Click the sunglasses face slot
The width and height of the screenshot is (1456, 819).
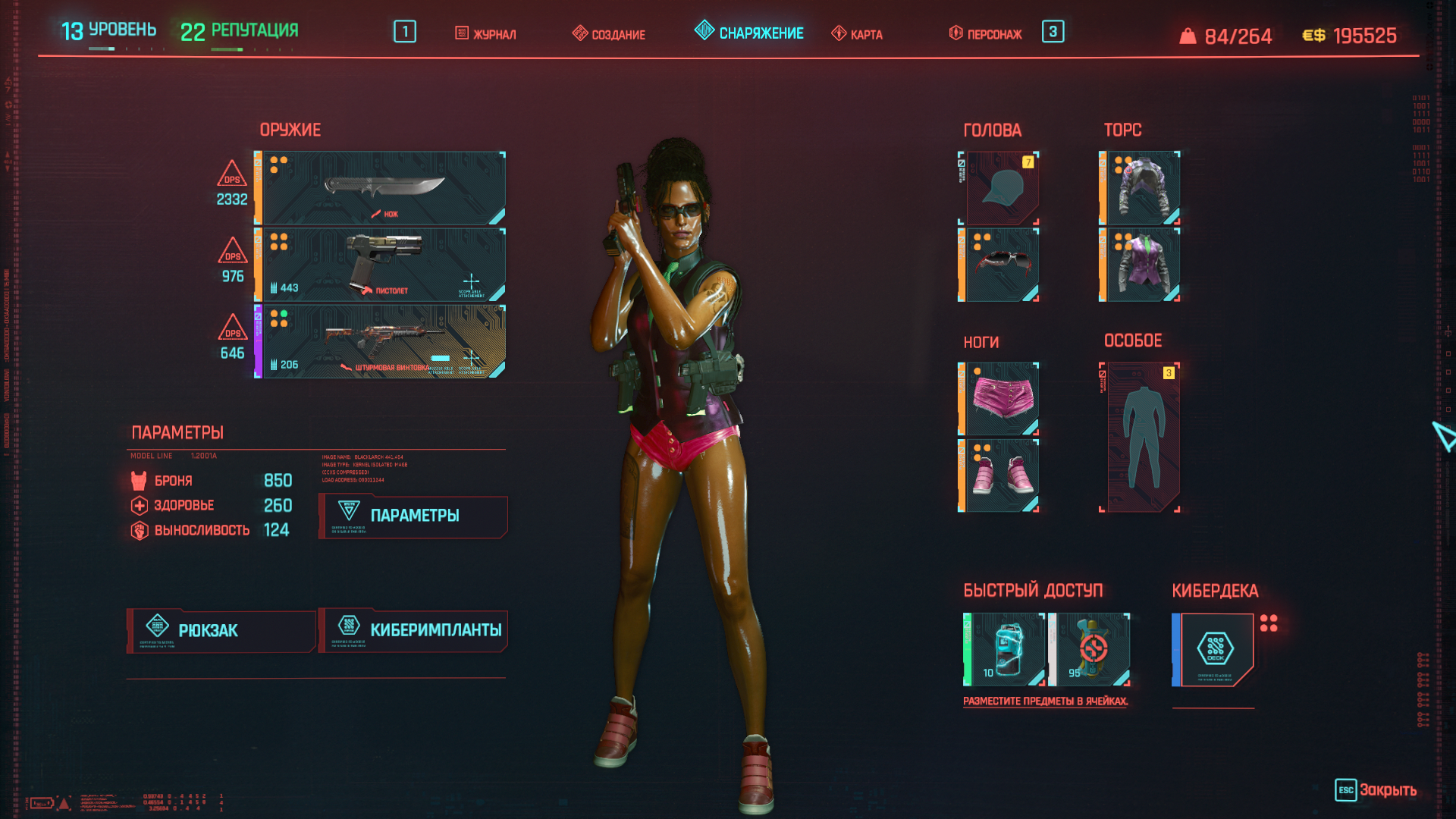tap(1001, 265)
